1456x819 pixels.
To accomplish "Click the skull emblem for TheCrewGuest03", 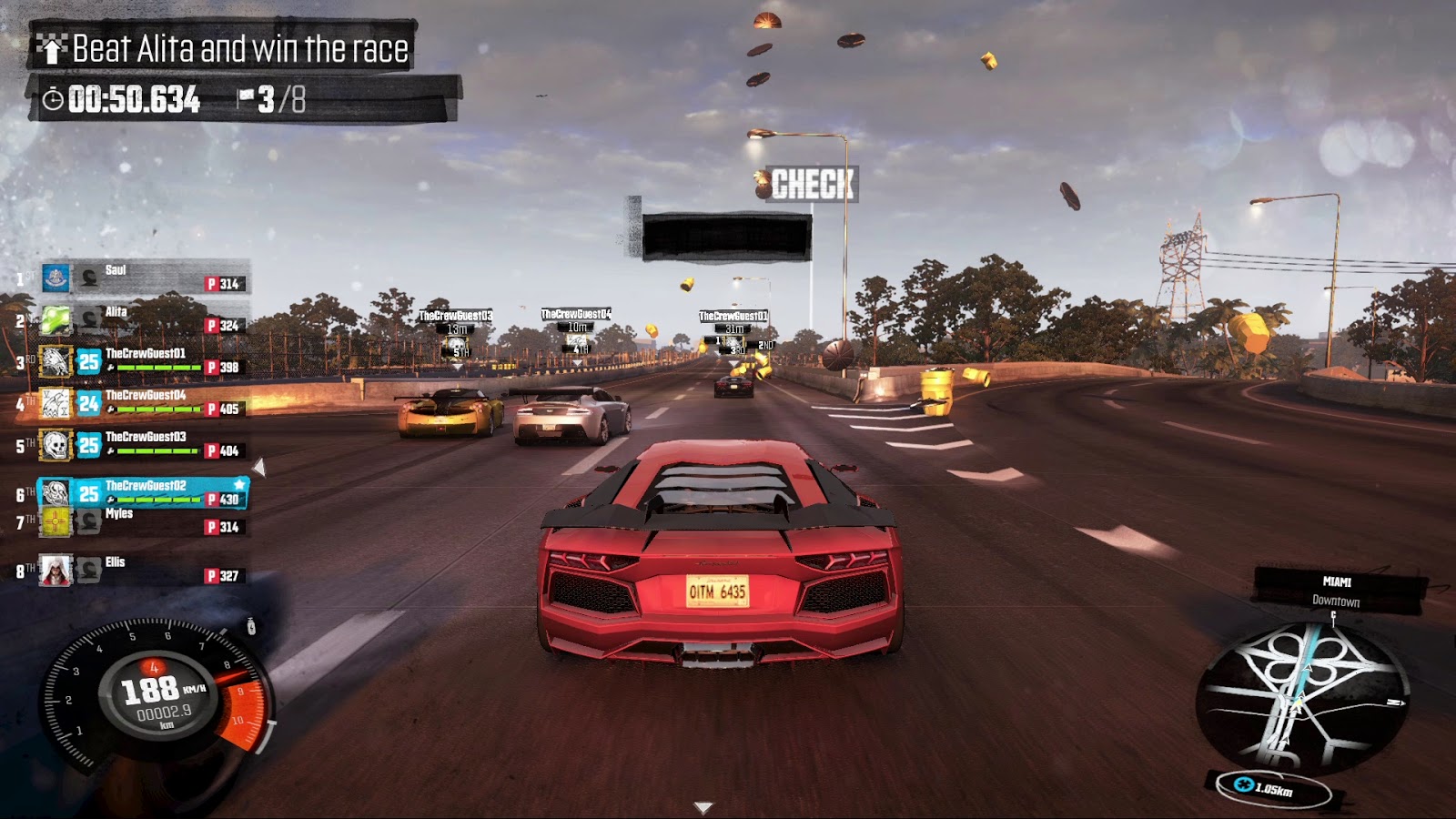I will (x=56, y=443).
